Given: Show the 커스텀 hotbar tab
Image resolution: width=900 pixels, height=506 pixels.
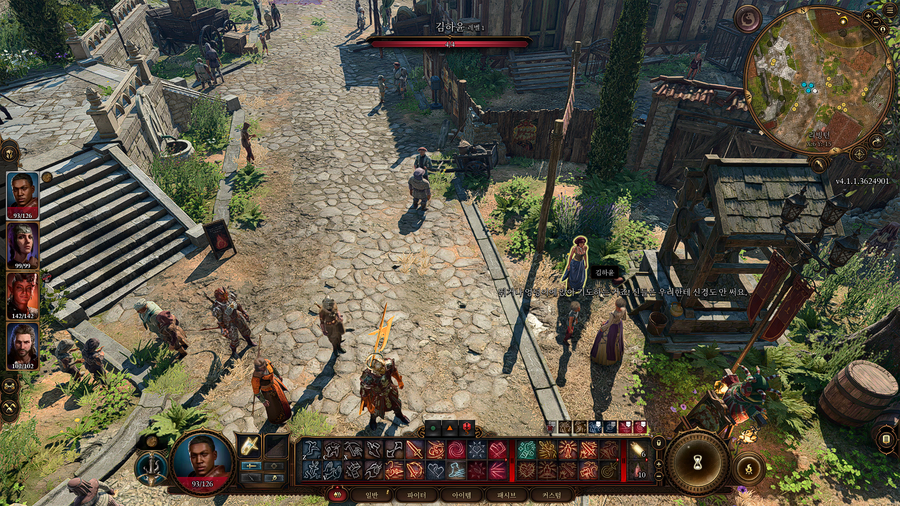Looking at the screenshot, I should tap(550, 494).
